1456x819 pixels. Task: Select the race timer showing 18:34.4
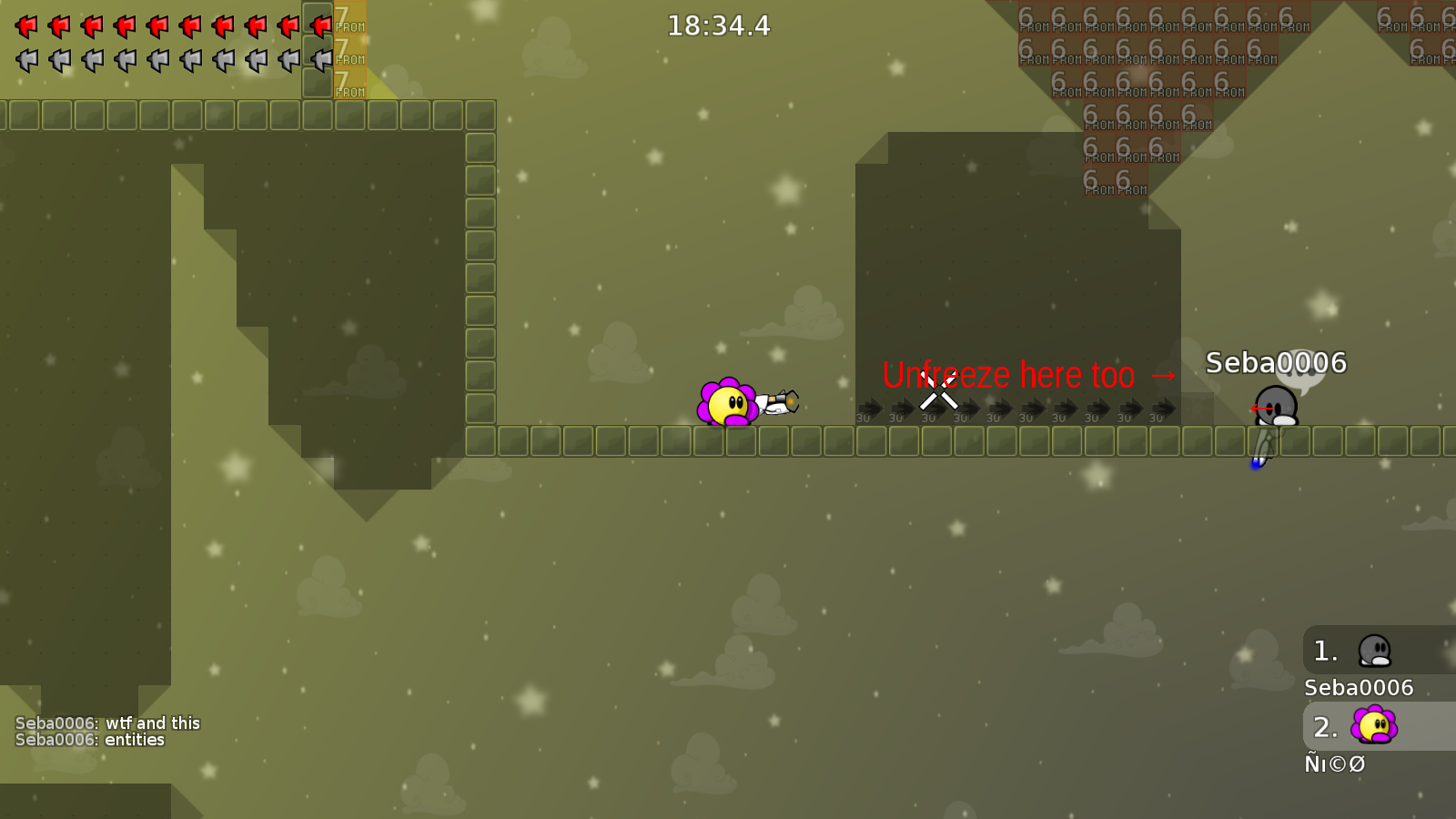coord(718,26)
